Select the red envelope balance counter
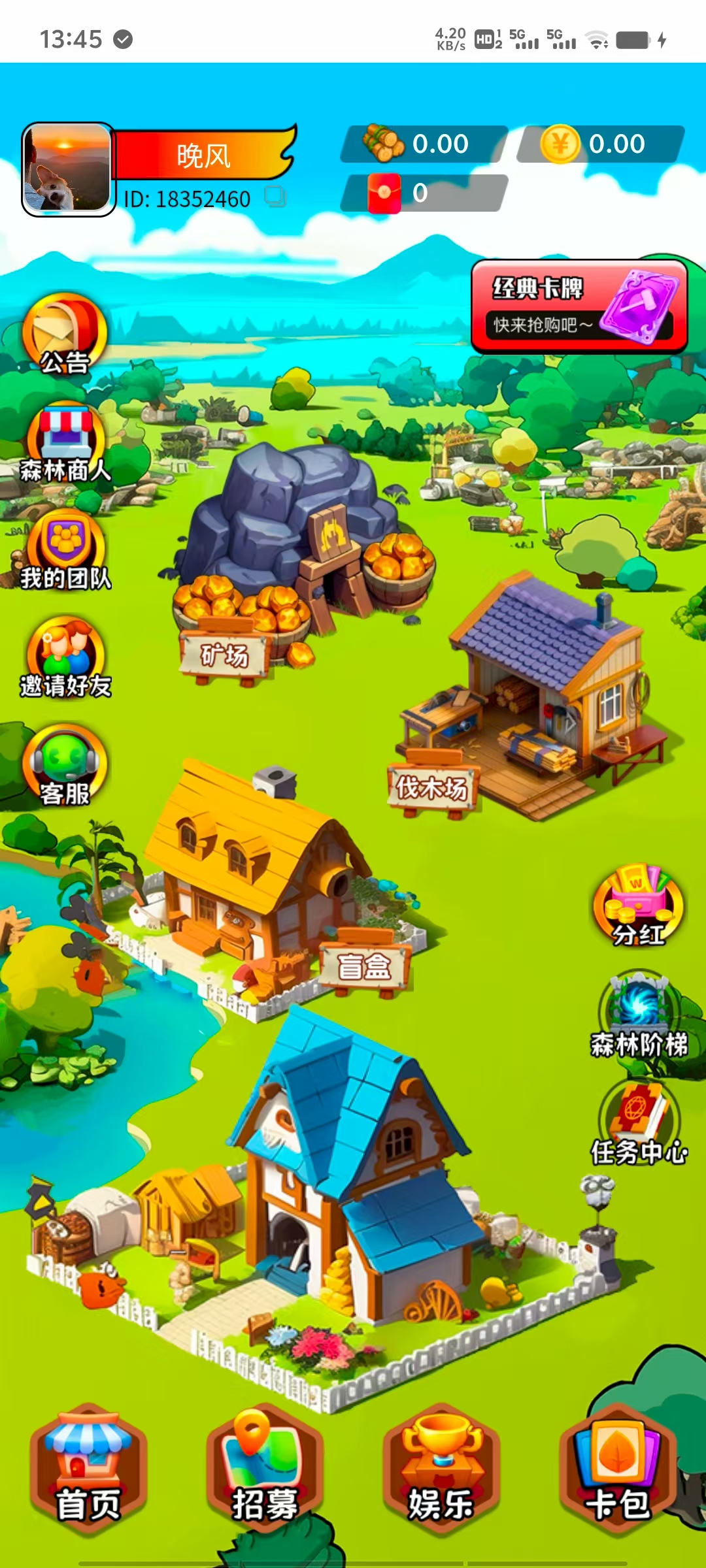This screenshot has width=706, height=1568. pyautogui.click(x=422, y=193)
